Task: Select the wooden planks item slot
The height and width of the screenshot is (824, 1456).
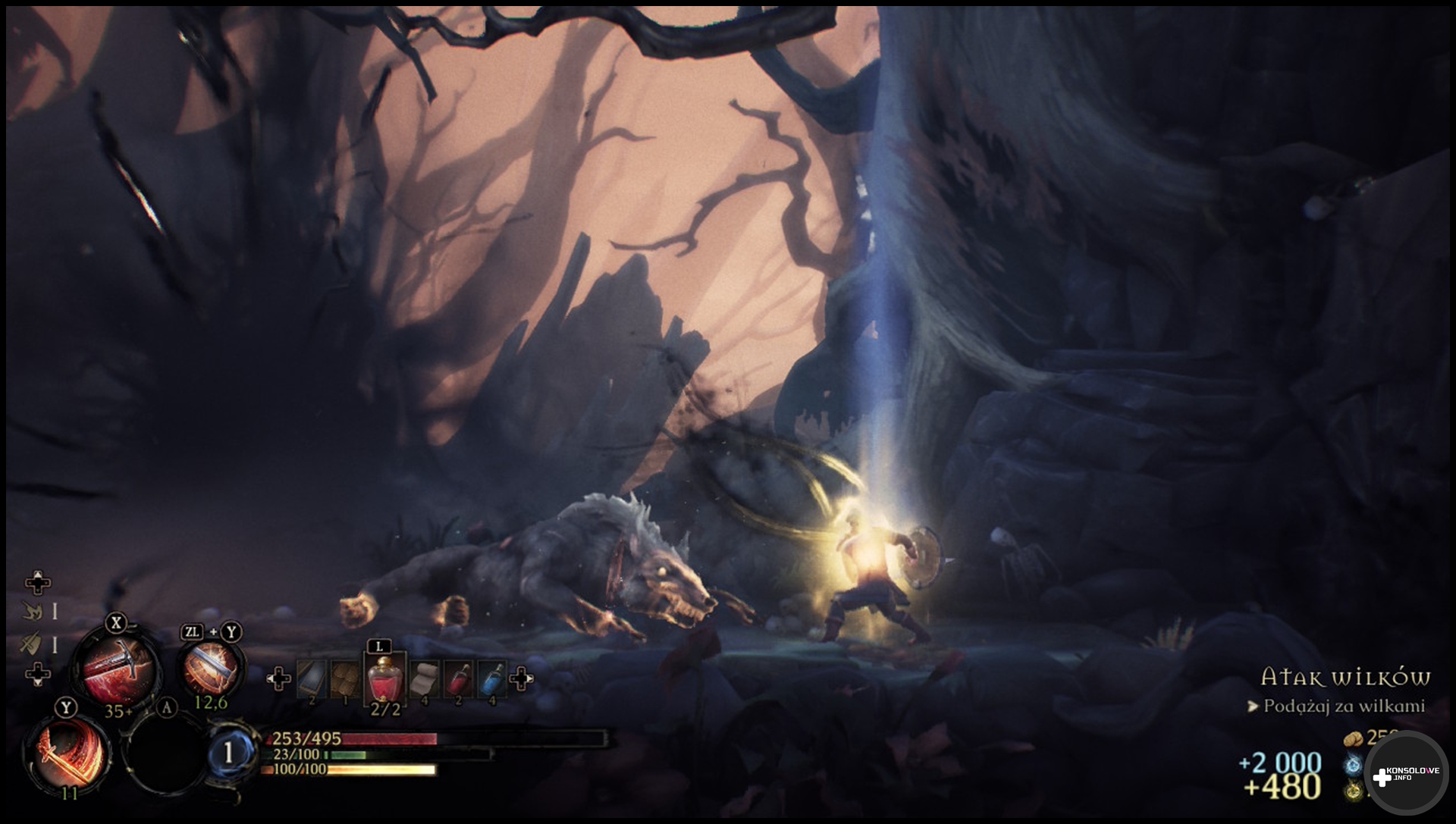Action: tap(345, 679)
